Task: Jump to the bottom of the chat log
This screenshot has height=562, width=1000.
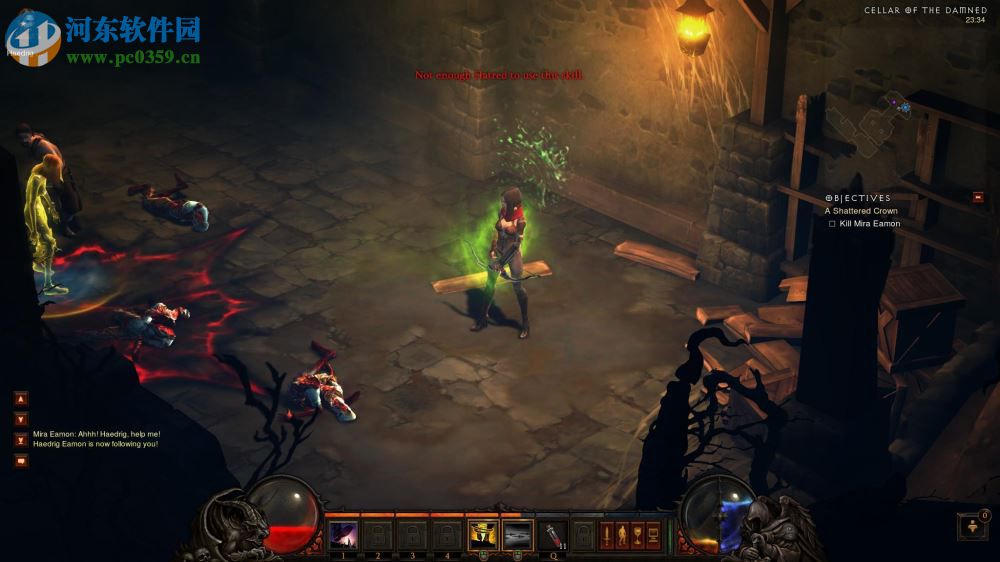Action: click(x=21, y=440)
